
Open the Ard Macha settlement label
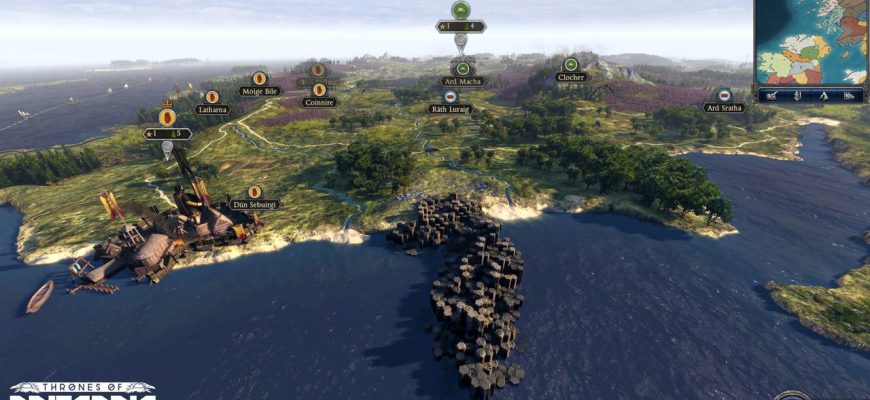click(462, 82)
